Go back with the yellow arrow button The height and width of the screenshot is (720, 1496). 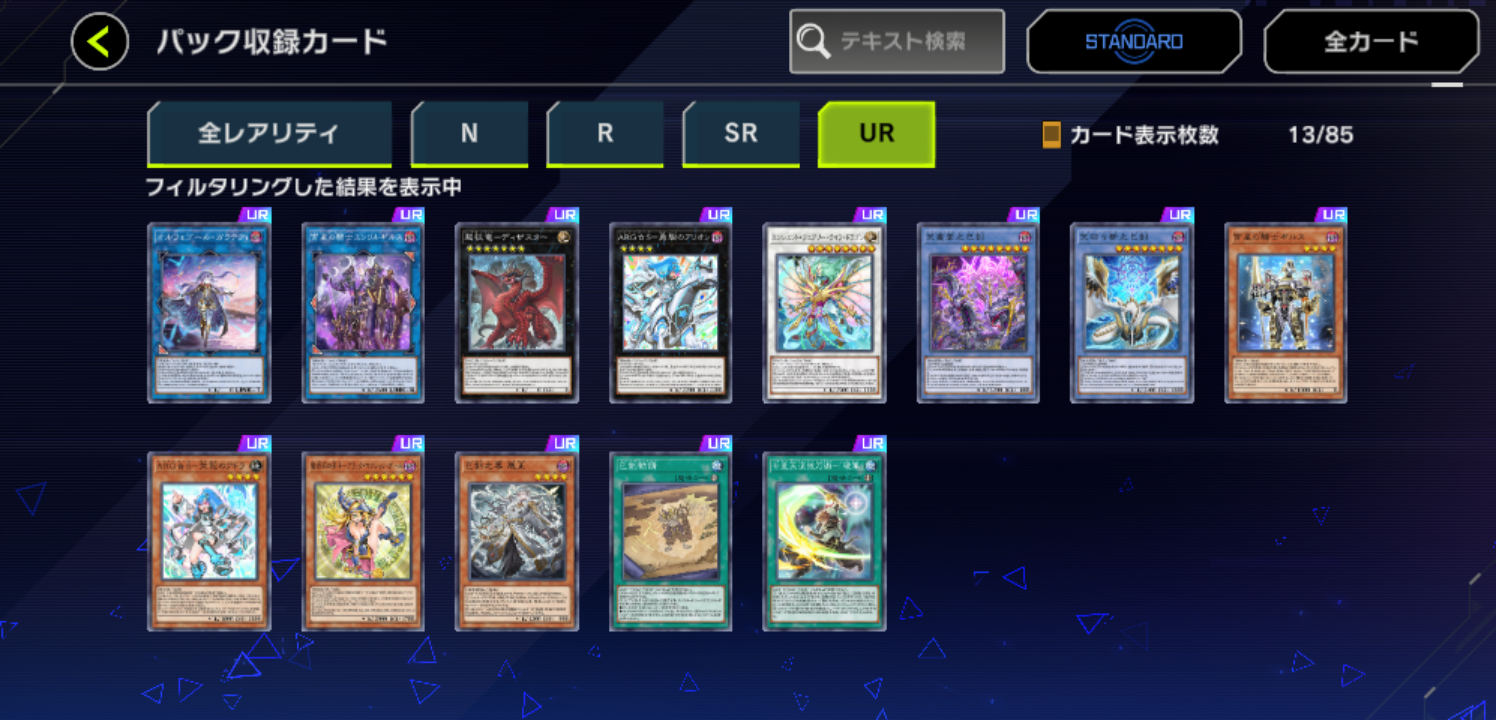100,42
